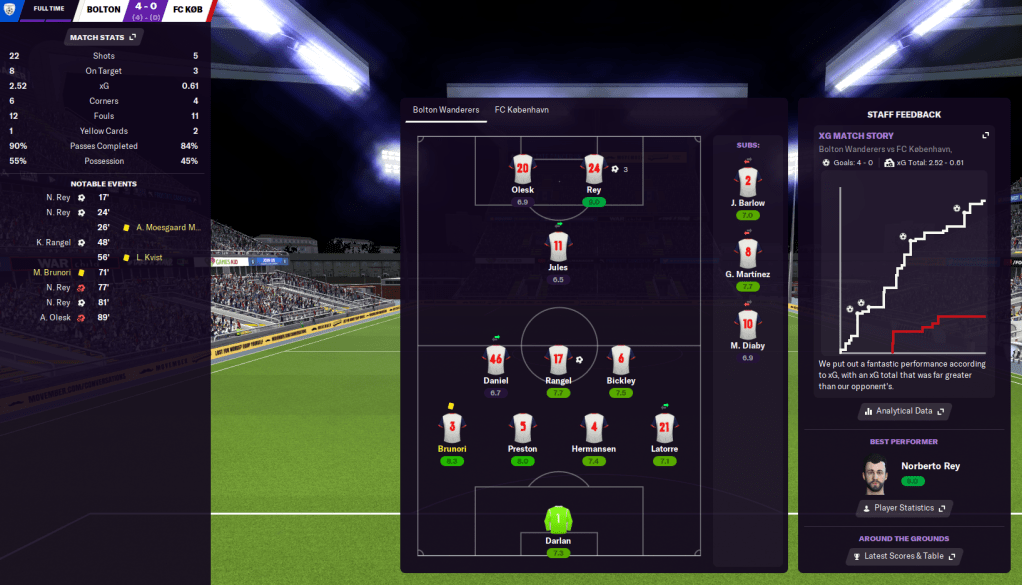The width and height of the screenshot is (1022, 585).
Task: Select striker Rey's shirt
Action: [x=594, y=168]
